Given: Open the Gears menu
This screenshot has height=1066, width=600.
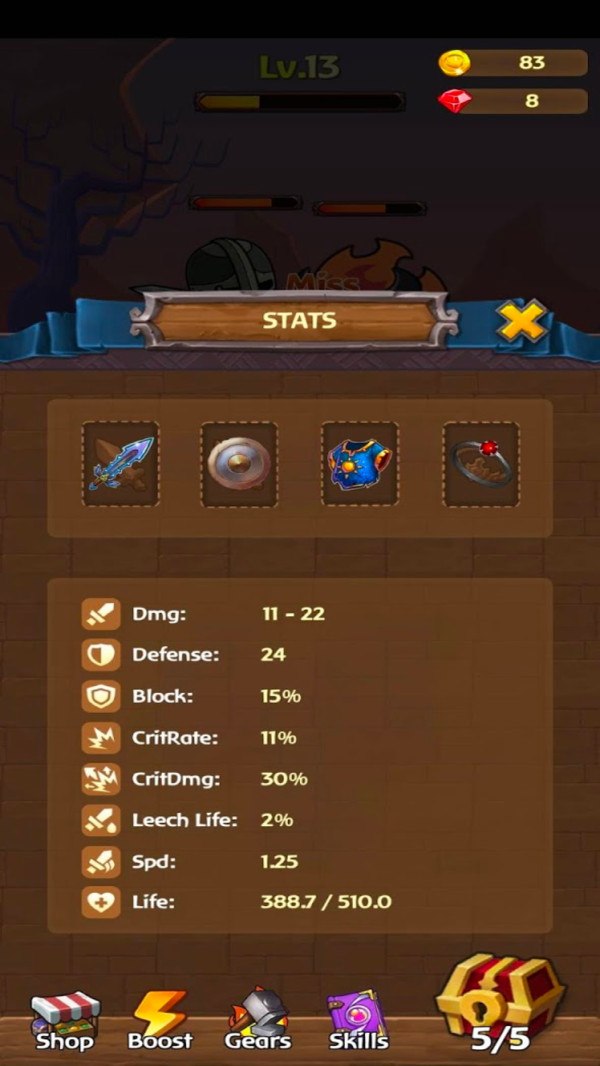Looking at the screenshot, I should pos(258,1020).
